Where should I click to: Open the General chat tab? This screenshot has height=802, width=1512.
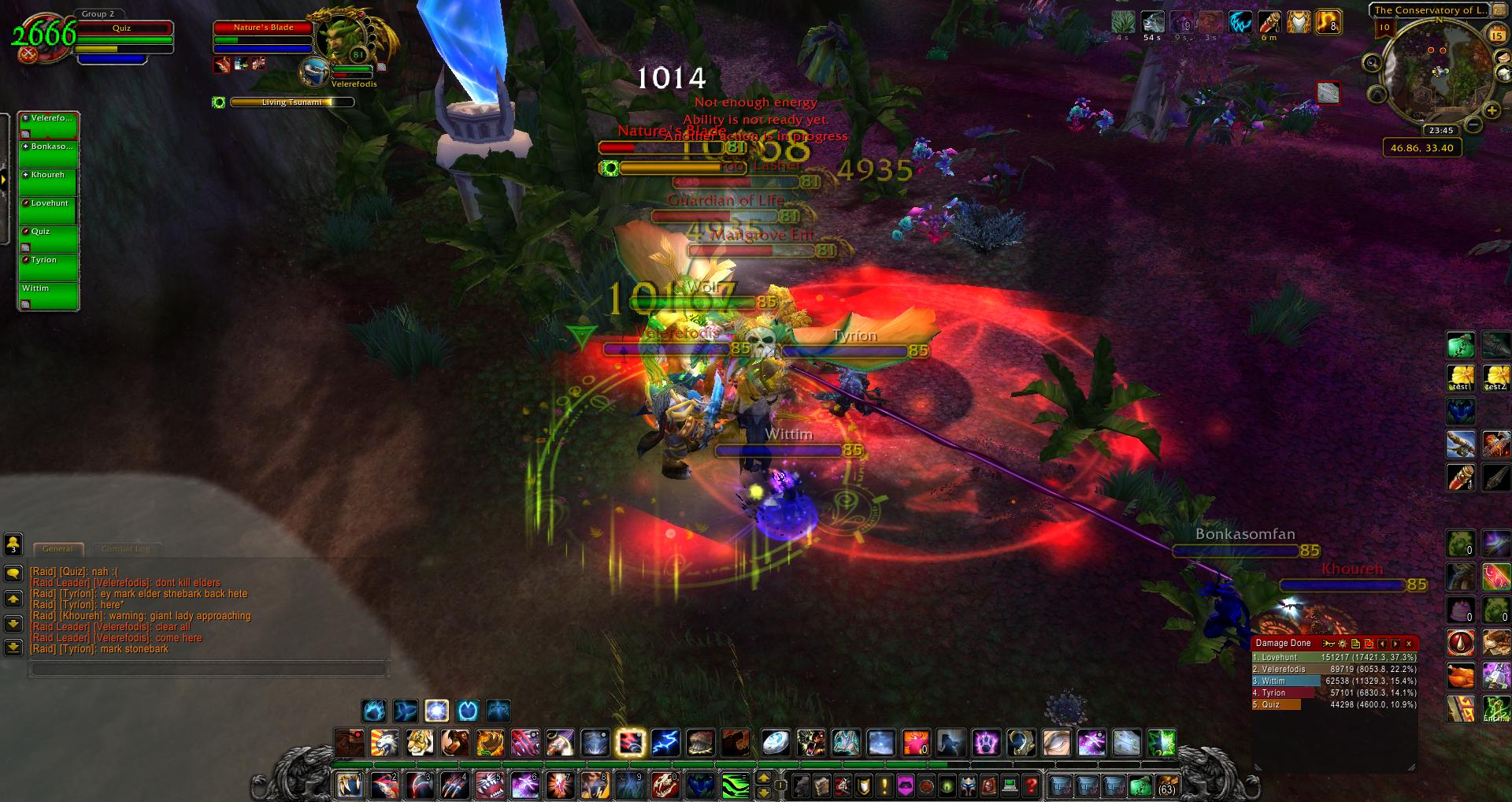pyautogui.click(x=57, y=548)
